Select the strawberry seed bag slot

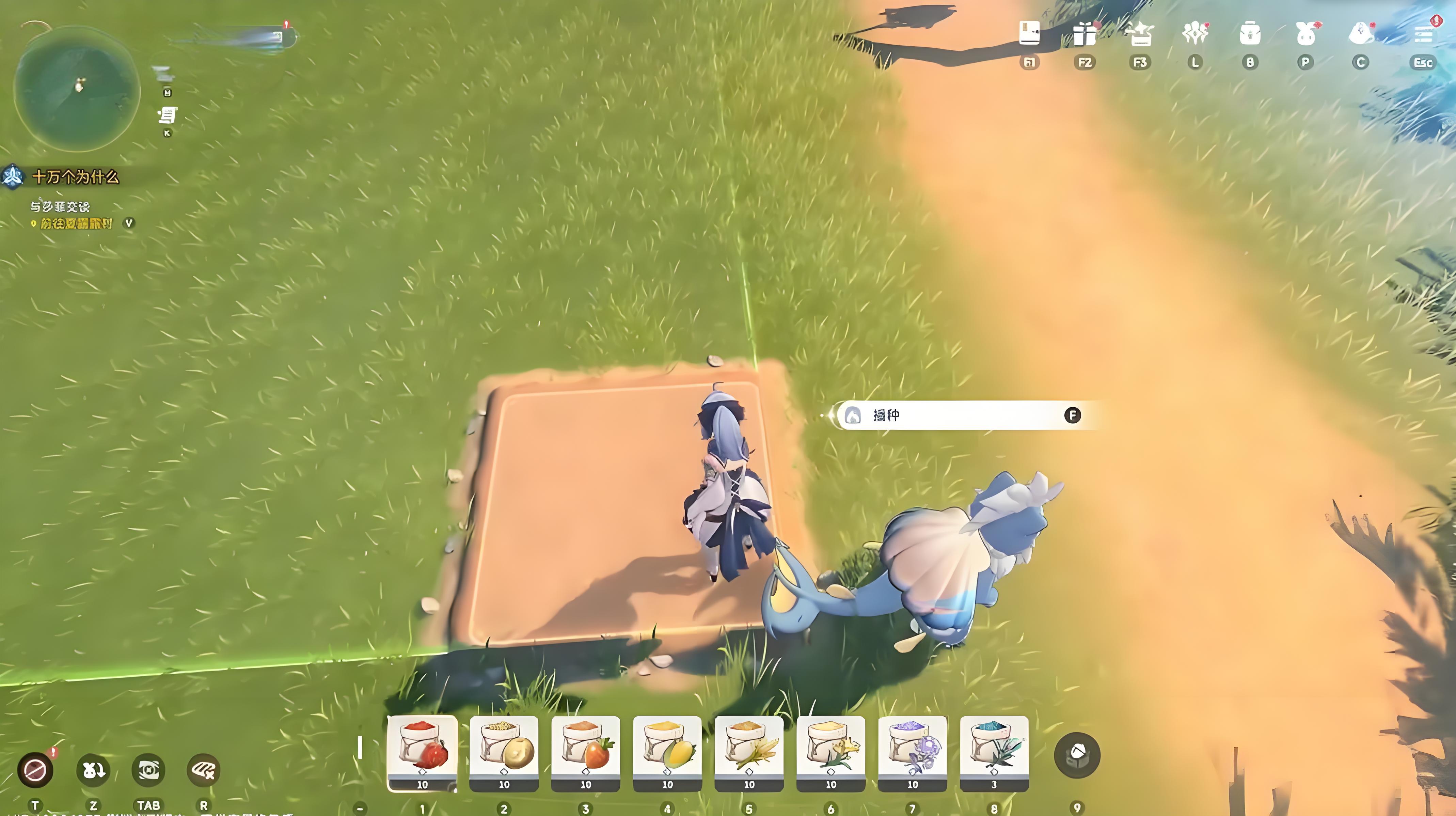point(422,752)
